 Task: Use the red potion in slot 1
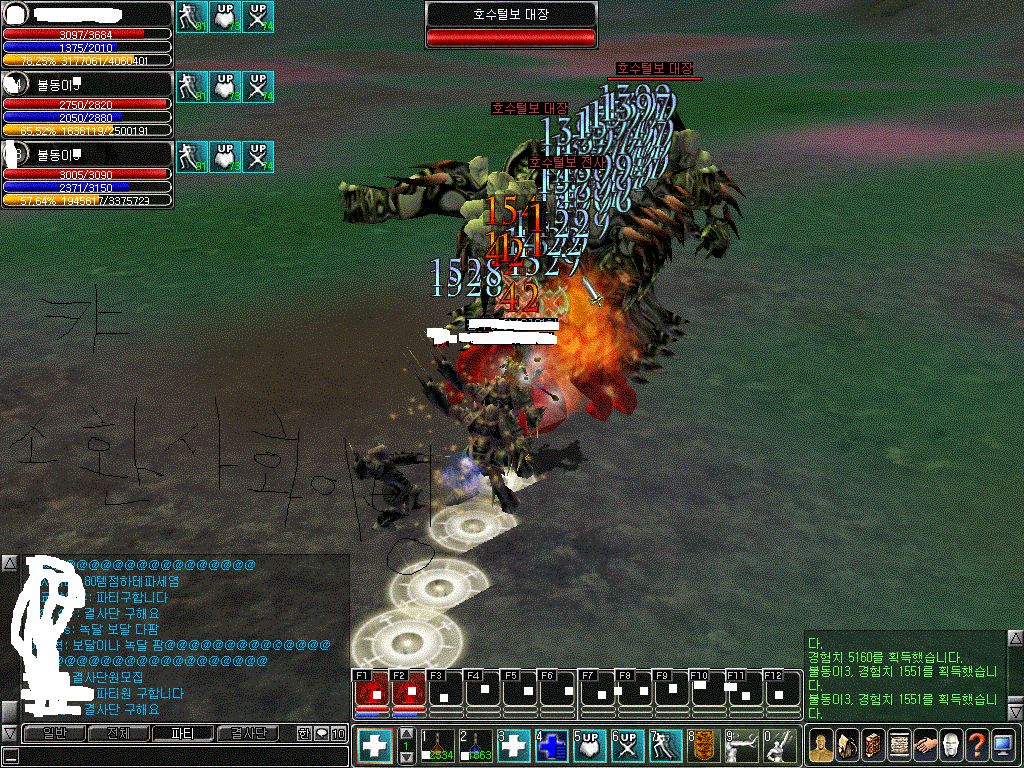439,746
